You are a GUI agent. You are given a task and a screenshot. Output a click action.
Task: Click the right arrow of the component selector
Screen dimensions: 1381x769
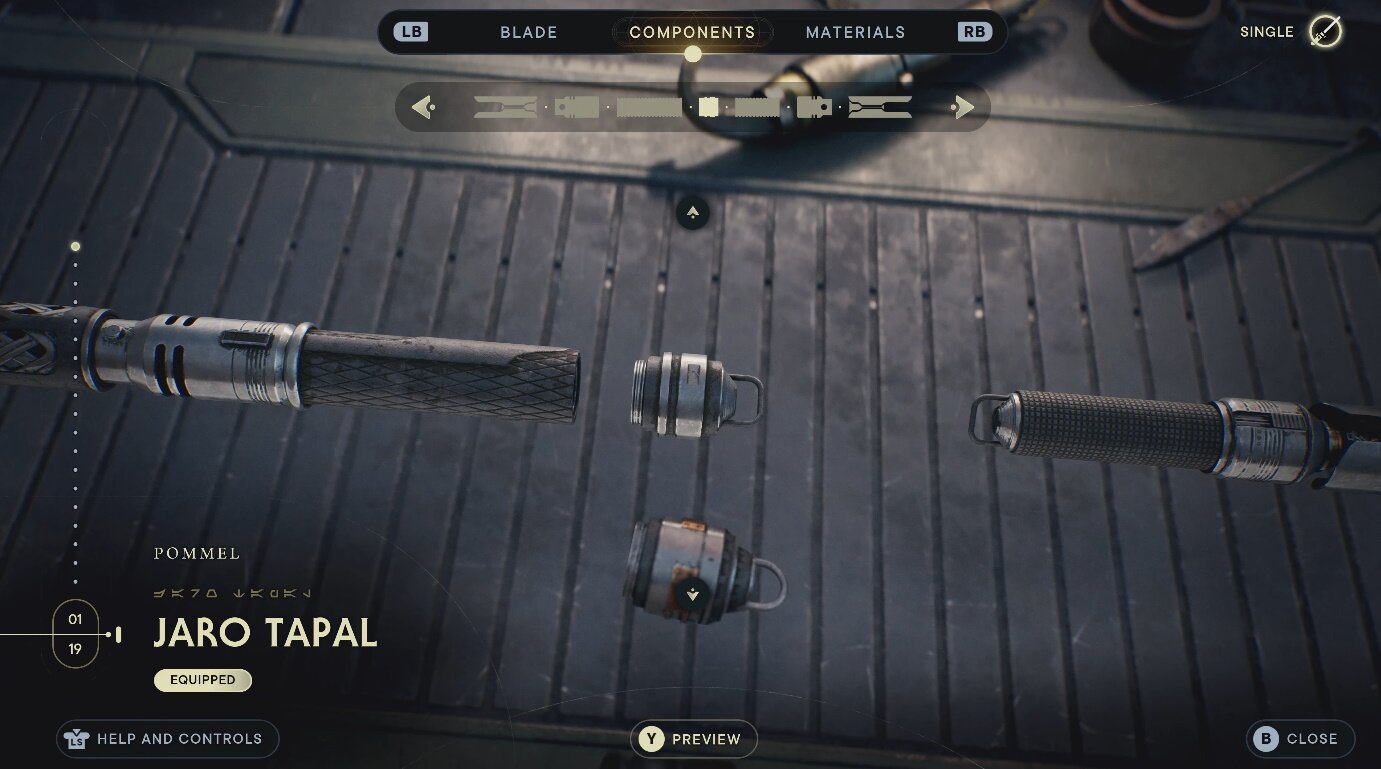click(x=963, y=107)
